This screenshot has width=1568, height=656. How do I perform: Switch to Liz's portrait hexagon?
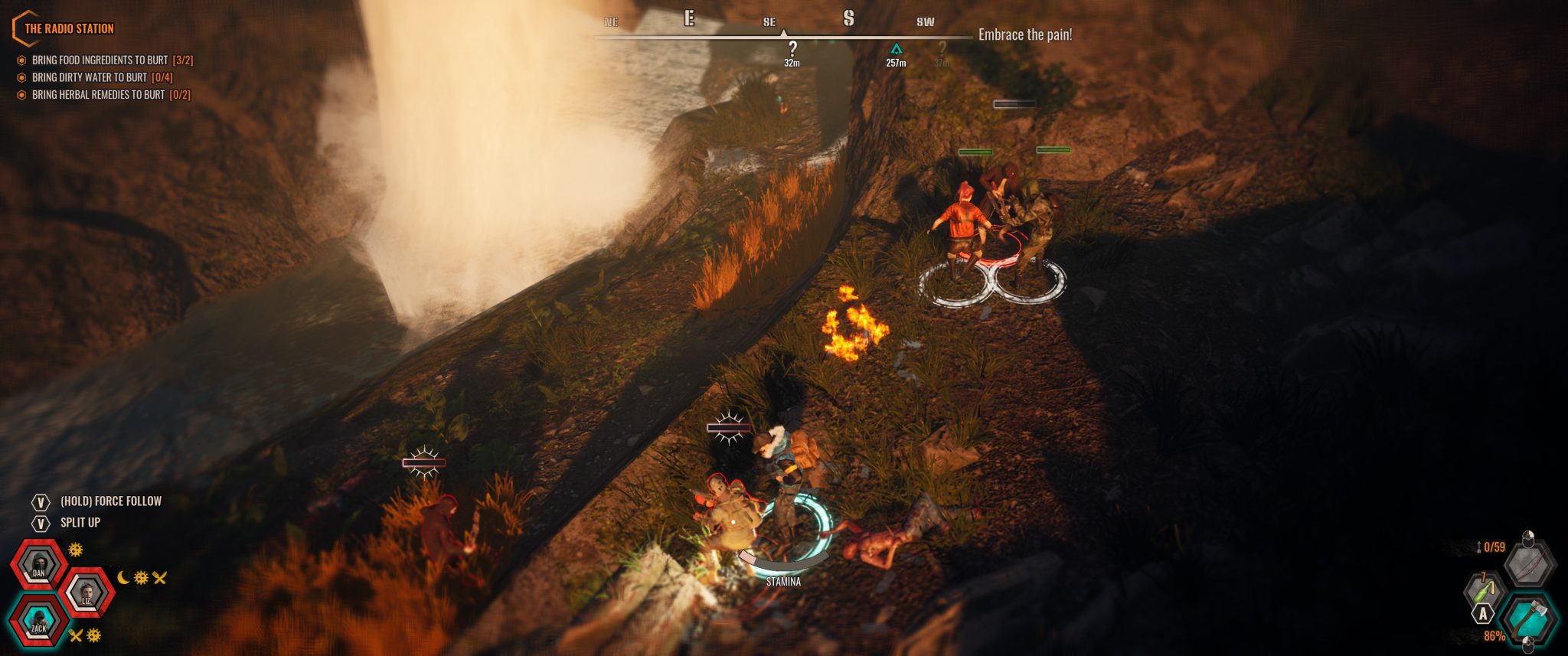(x=87, y=592)
